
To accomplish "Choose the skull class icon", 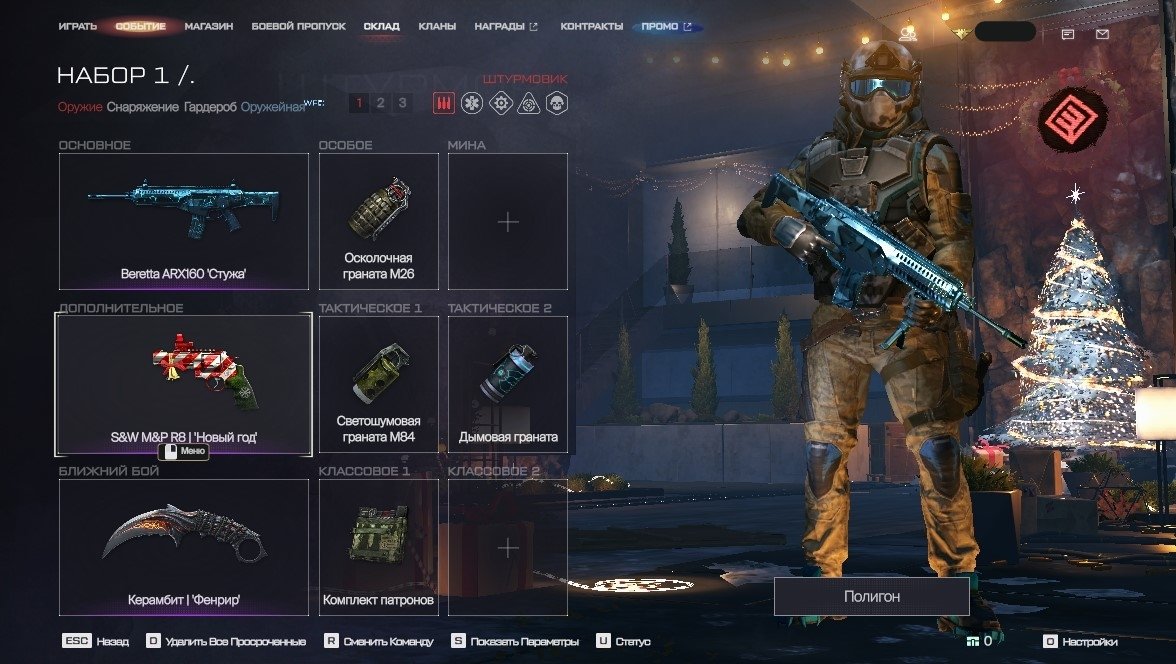I will coord(556,102).
